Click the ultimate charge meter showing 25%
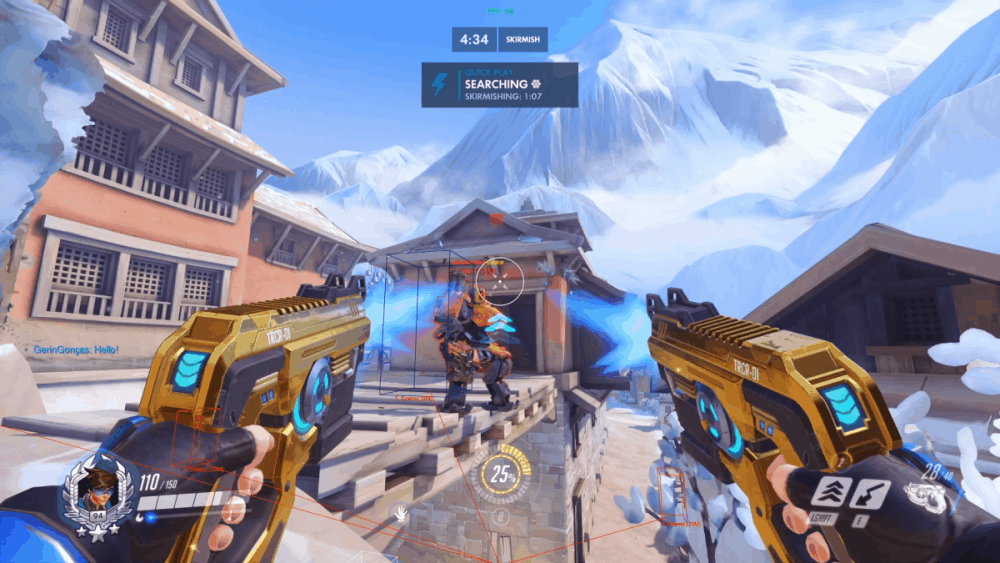The height and width of the screenshot is (563, 1000). coord(499,476)
